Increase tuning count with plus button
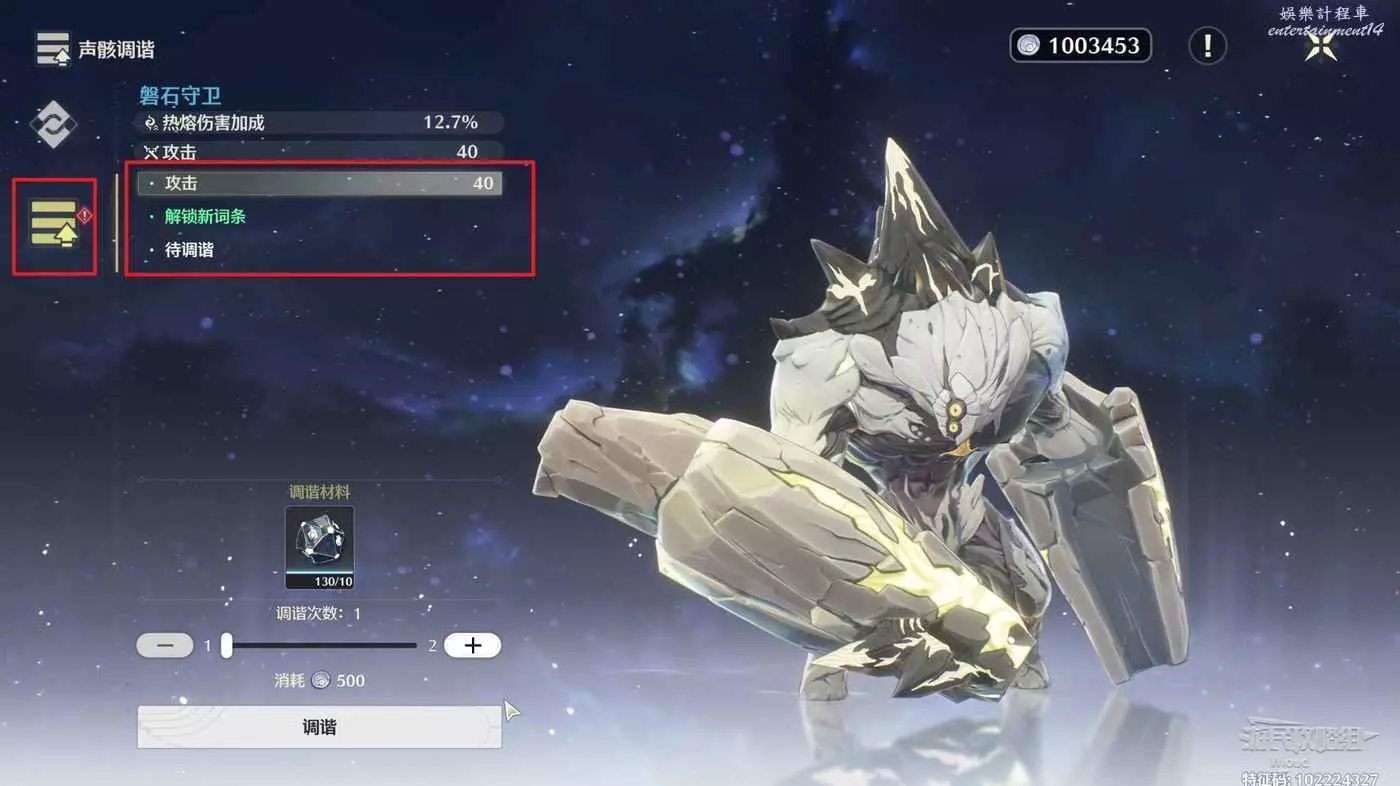This screenshot has width=1400, height=786. pyautogui.click(x=472, y=646)
